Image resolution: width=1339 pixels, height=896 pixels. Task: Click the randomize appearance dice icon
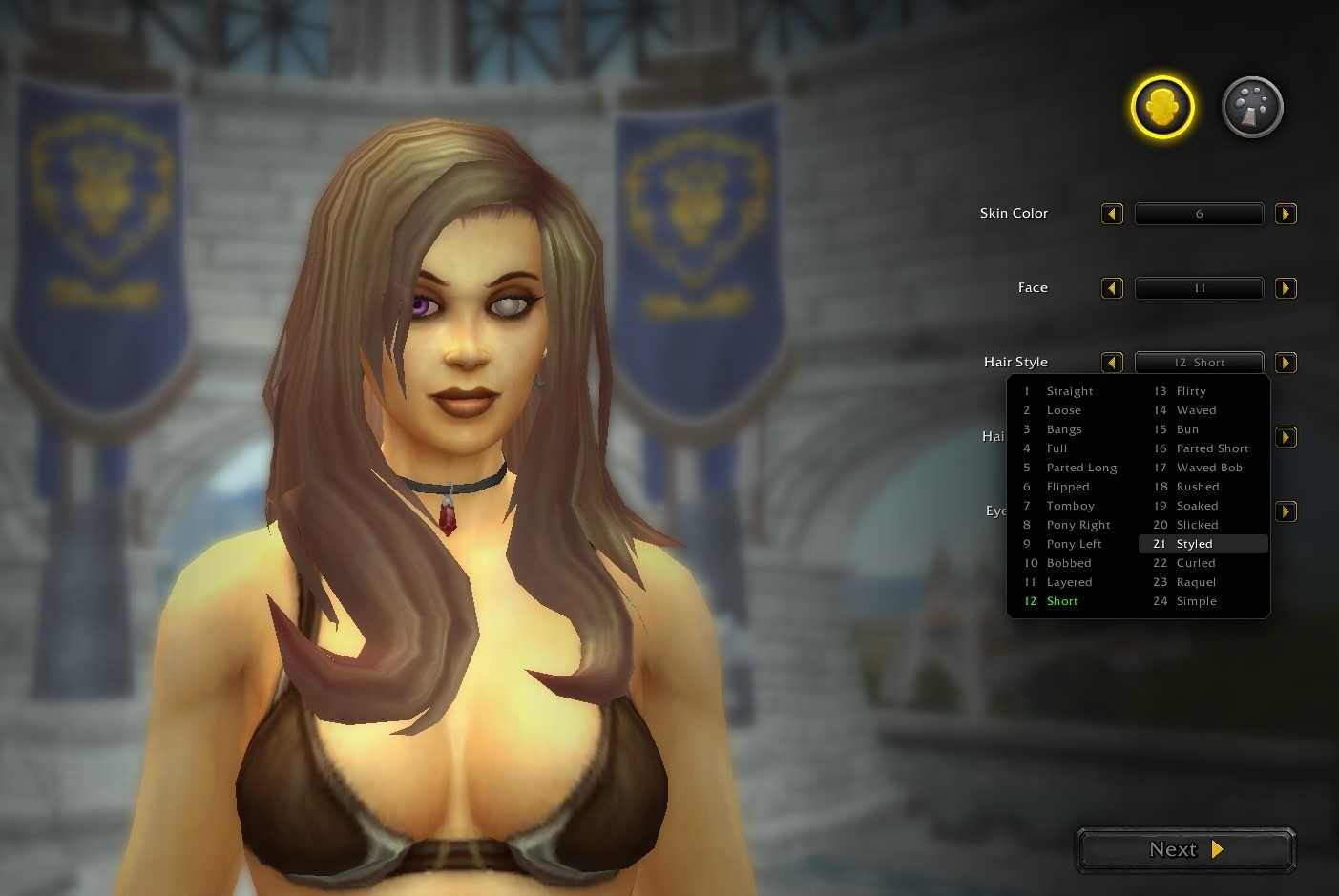(1252, 107)
